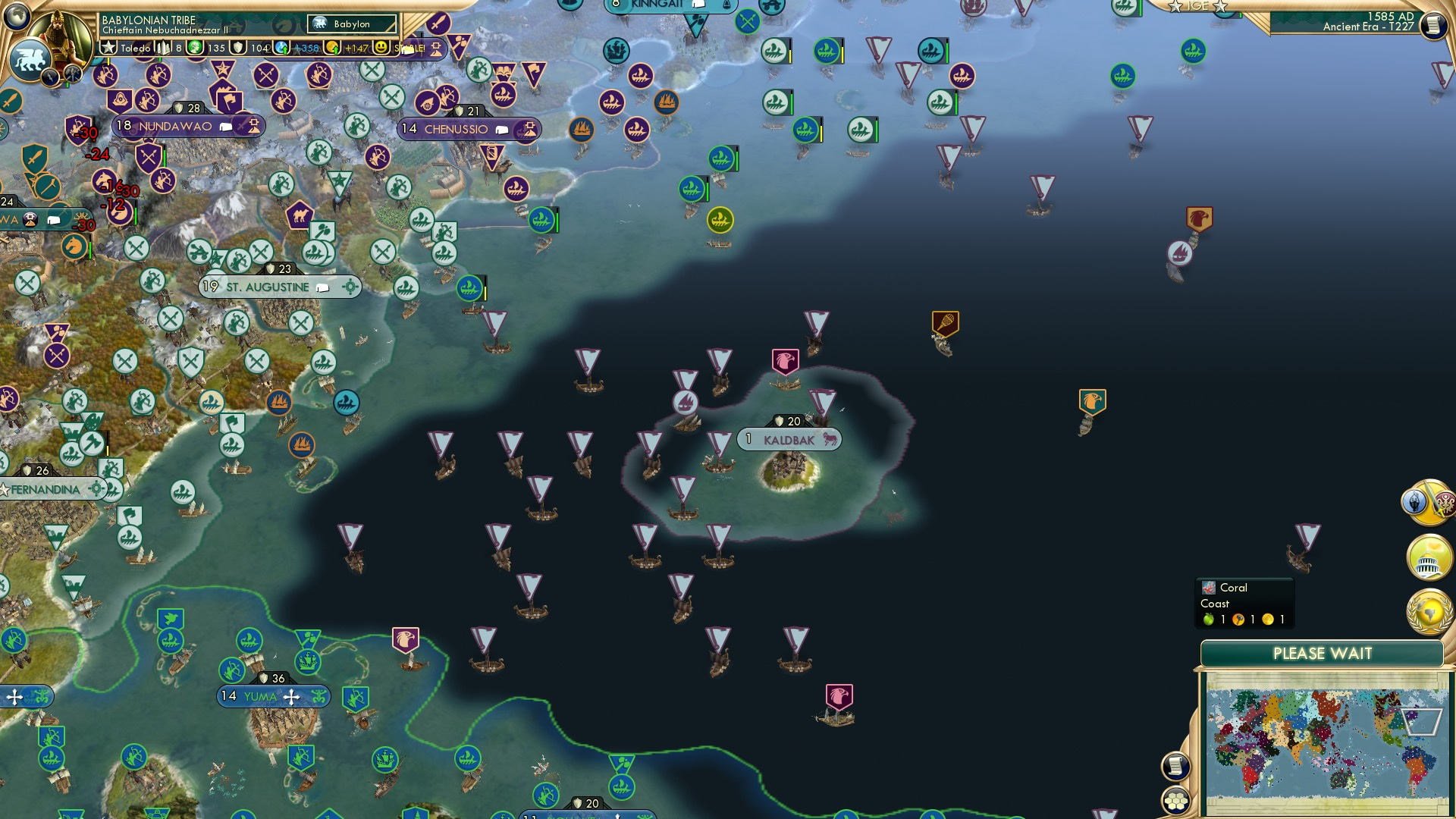Expand the Babylon civilization dropdown
The image size is (1456, 819).
[x=353, y=24]
